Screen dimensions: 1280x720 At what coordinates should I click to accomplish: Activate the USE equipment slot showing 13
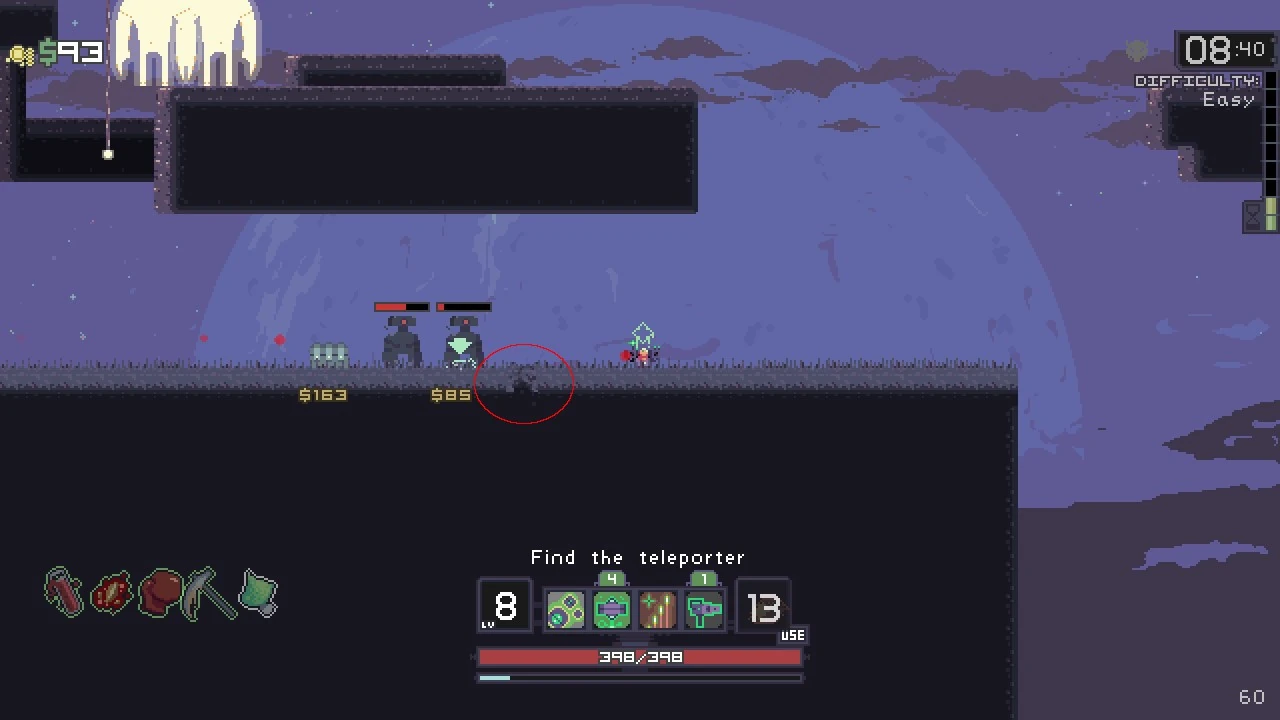pyautogui.click(x=765, y=608)
